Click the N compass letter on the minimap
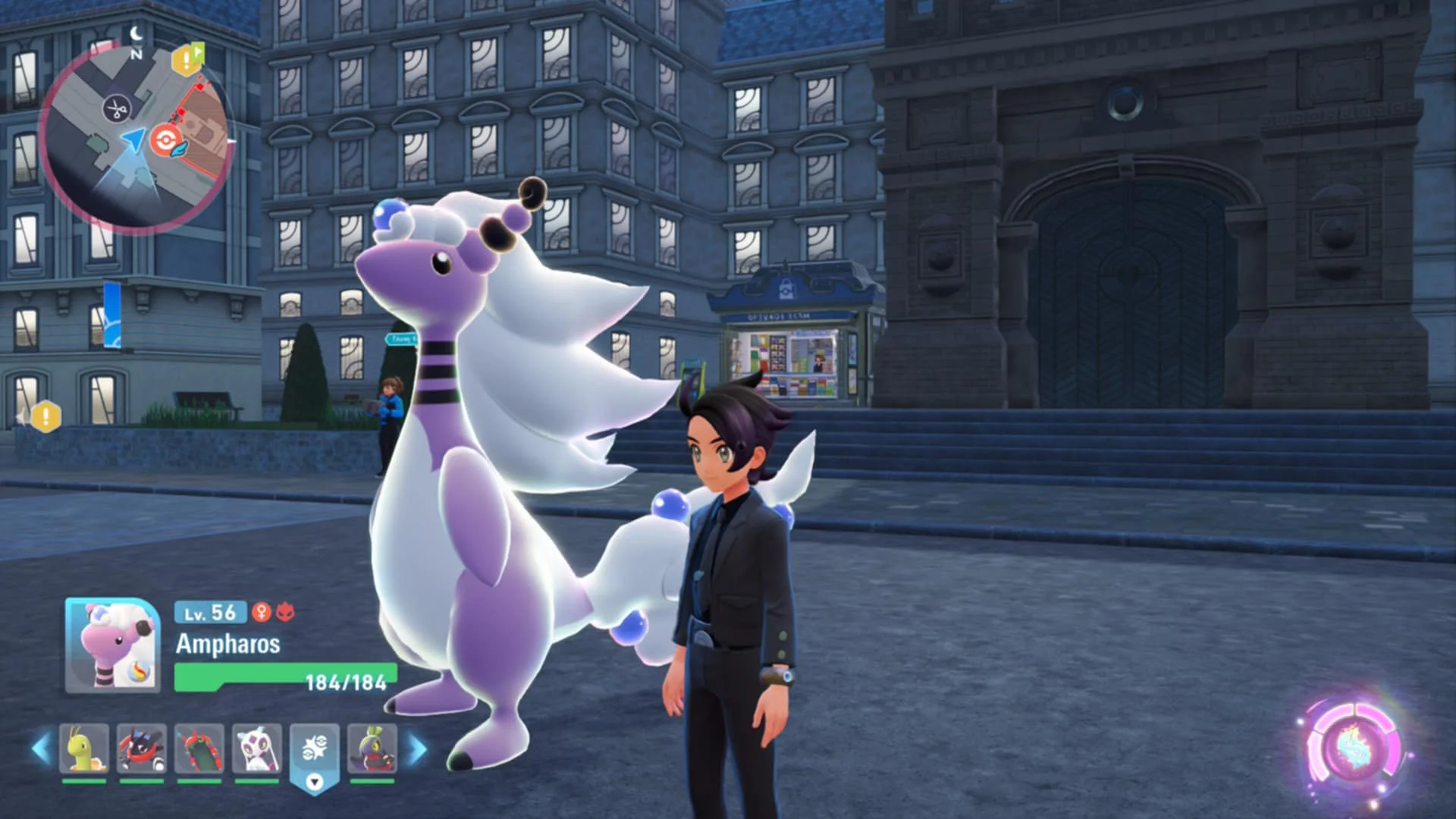 click(x=136, y=53)
